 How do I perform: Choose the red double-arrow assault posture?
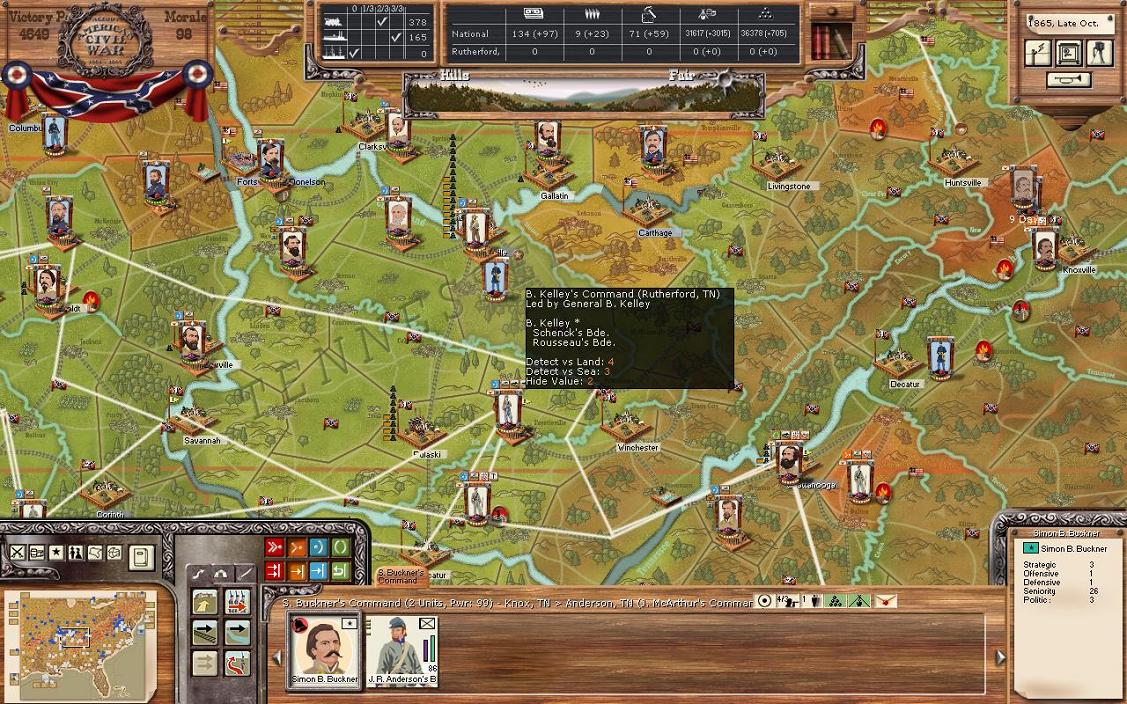(274, 548)
